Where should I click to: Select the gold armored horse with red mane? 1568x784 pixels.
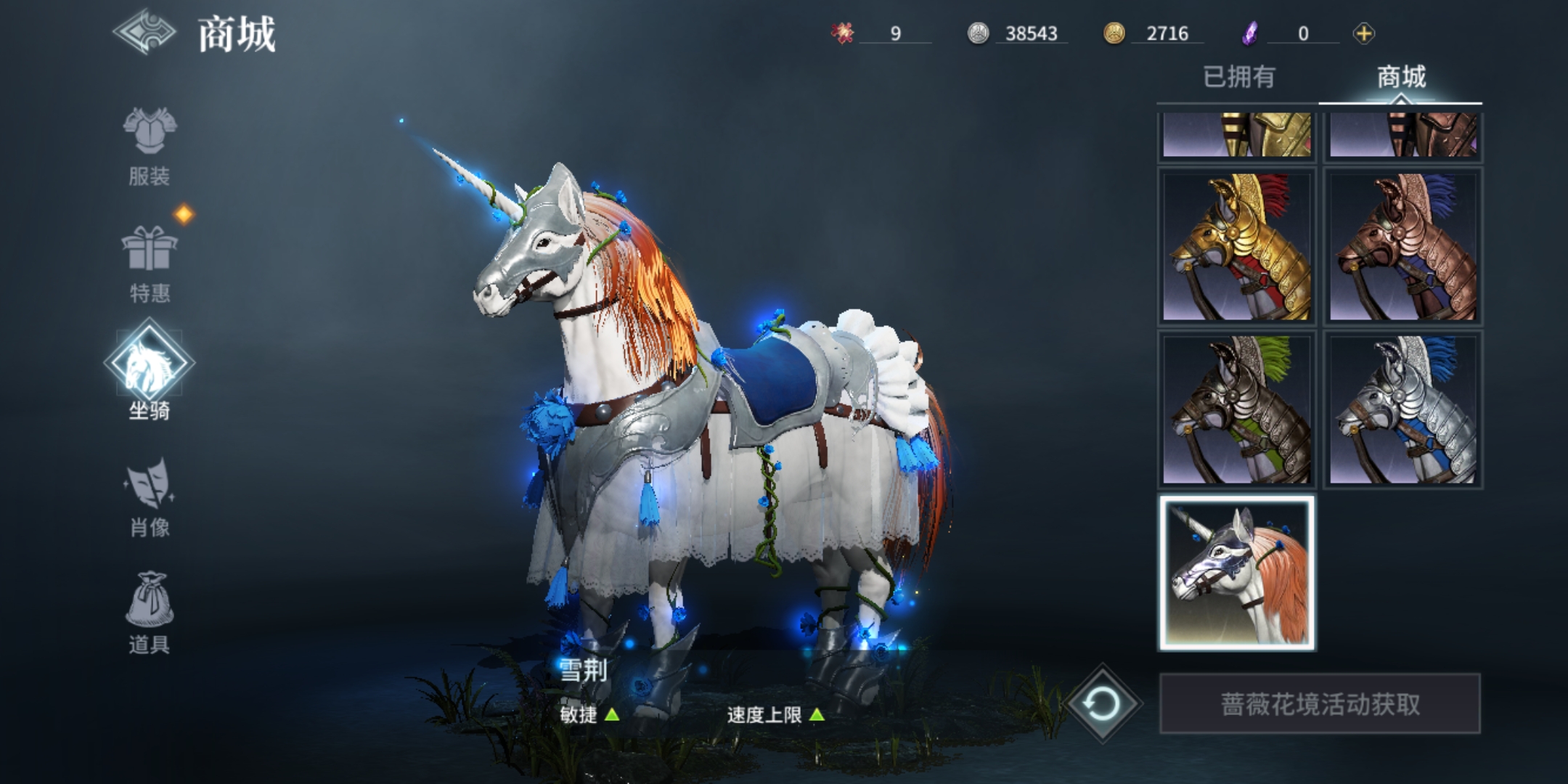(x=1237, y=247)
